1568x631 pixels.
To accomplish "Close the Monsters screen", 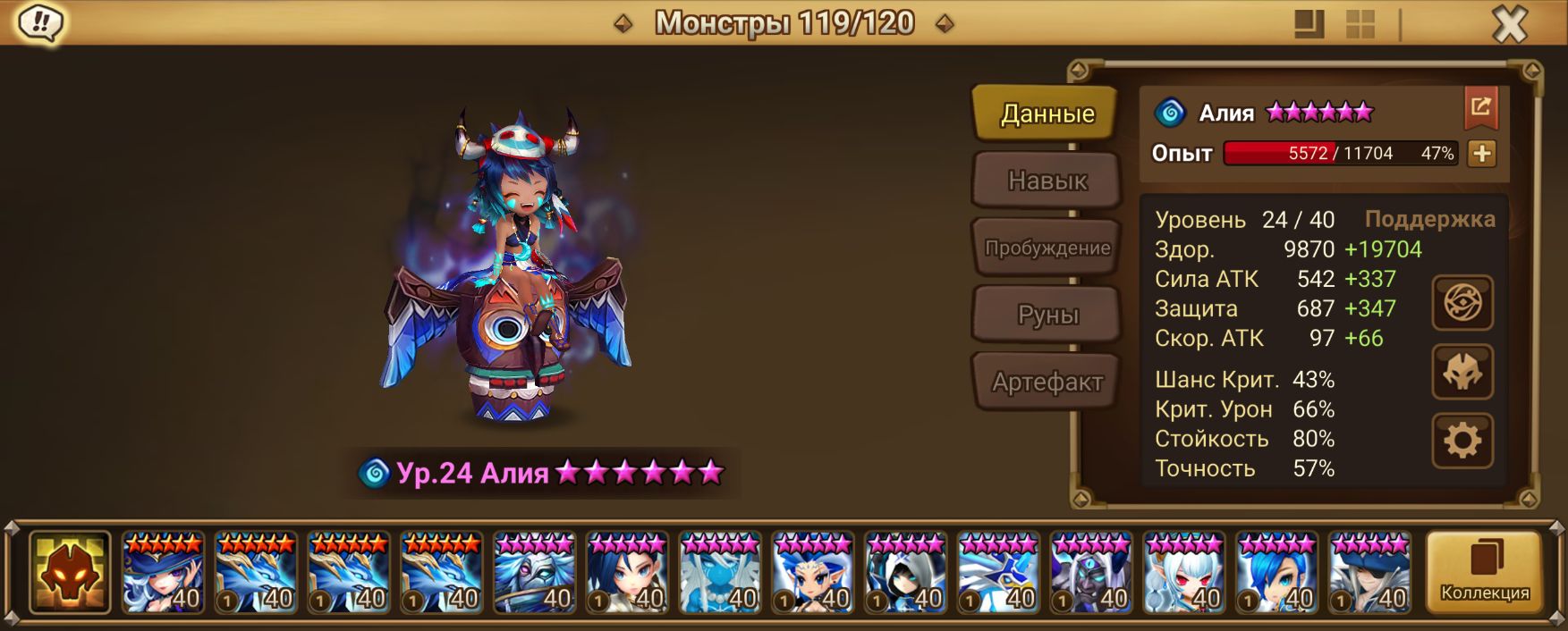I will (x=1509, y=24).
